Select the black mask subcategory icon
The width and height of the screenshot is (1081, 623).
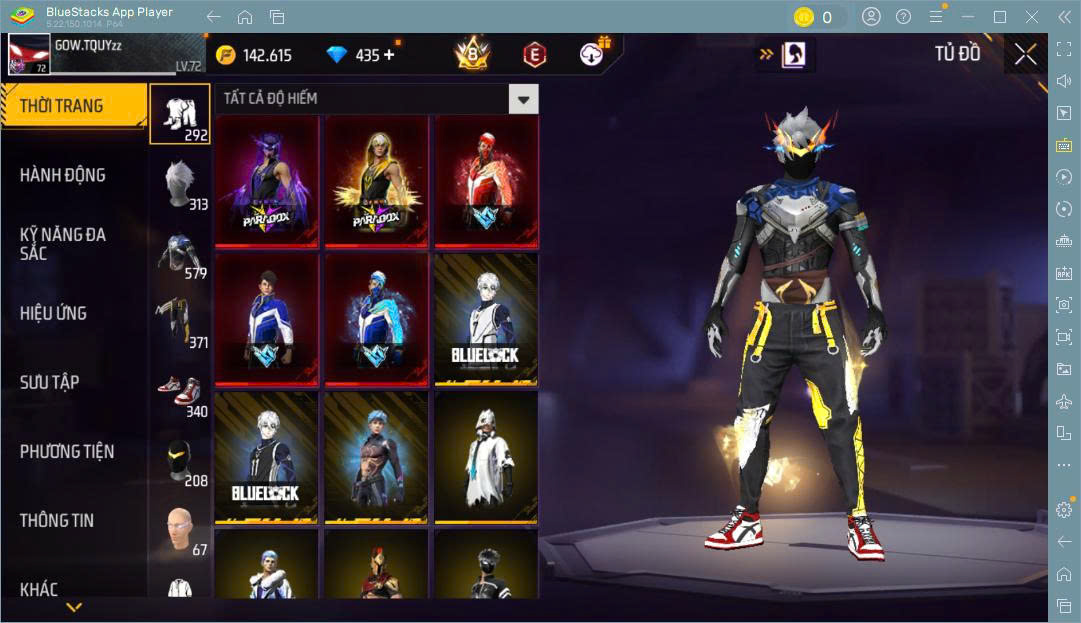[180, 460]
